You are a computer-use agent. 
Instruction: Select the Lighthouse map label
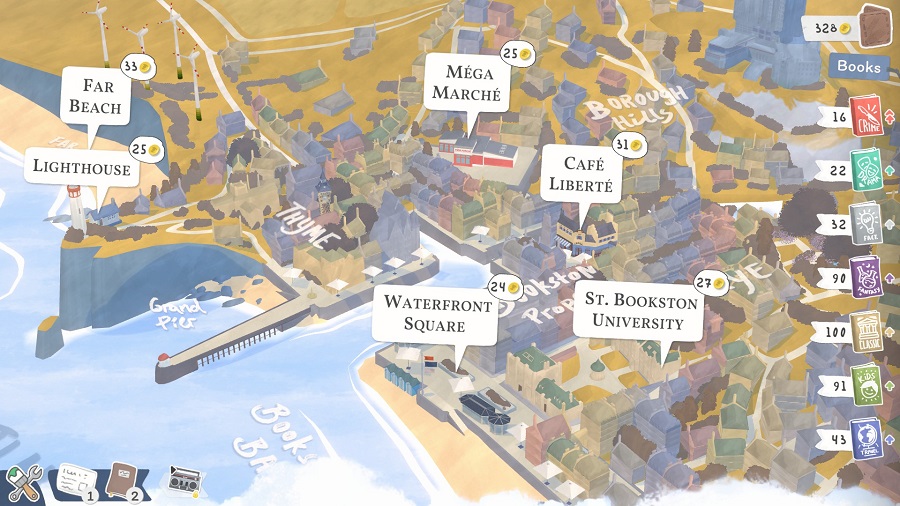[x=81, y=168]
